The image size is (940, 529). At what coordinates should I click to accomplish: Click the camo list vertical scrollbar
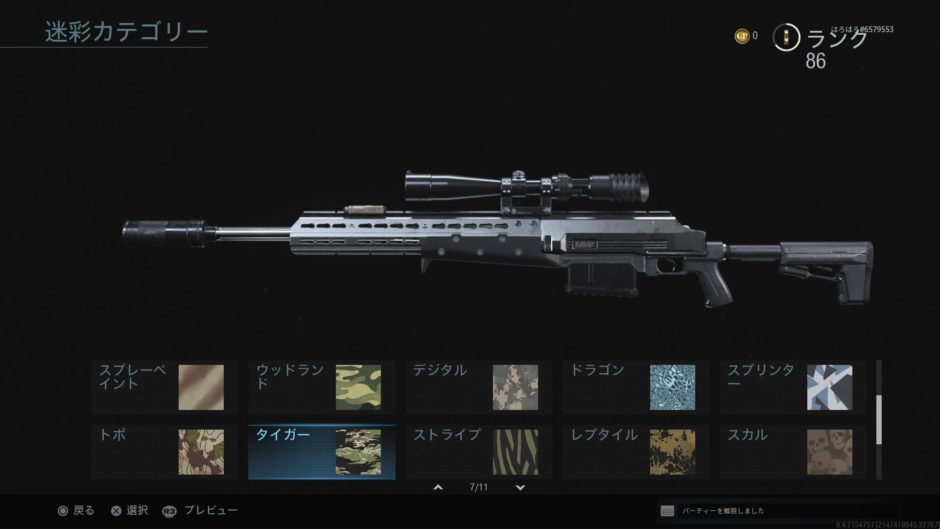coord(879,420)
